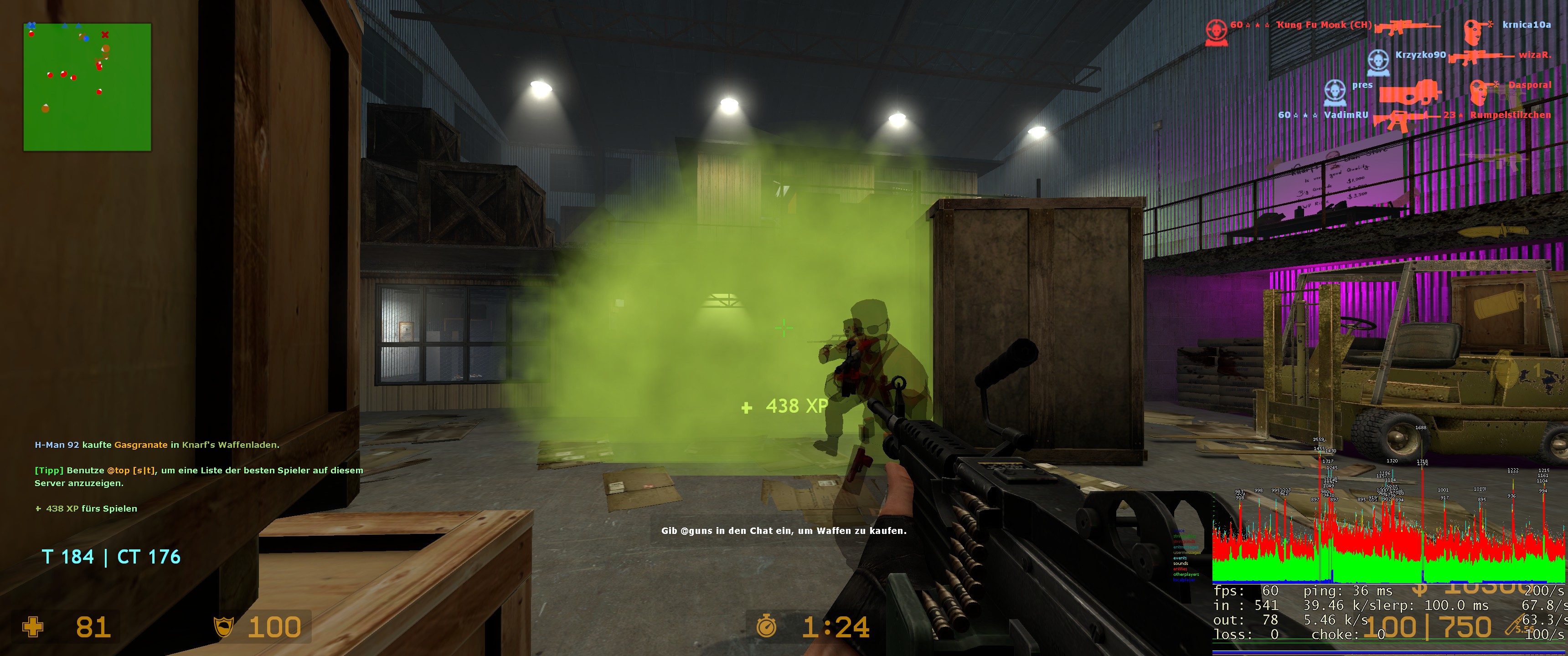Click the armor shield icon

(224, 627)
